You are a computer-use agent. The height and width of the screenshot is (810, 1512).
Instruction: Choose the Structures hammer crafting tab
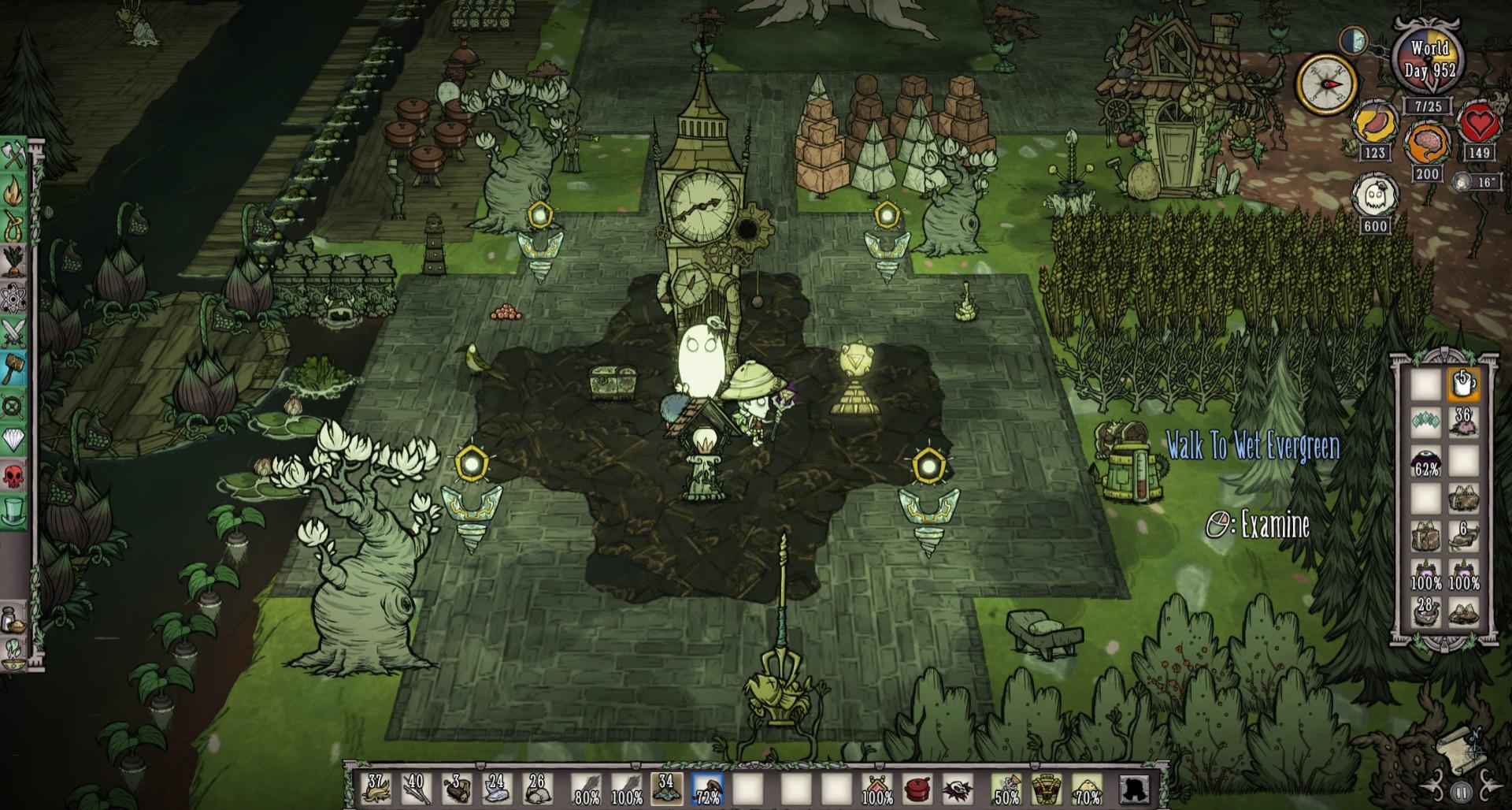(x=14, y=369)
